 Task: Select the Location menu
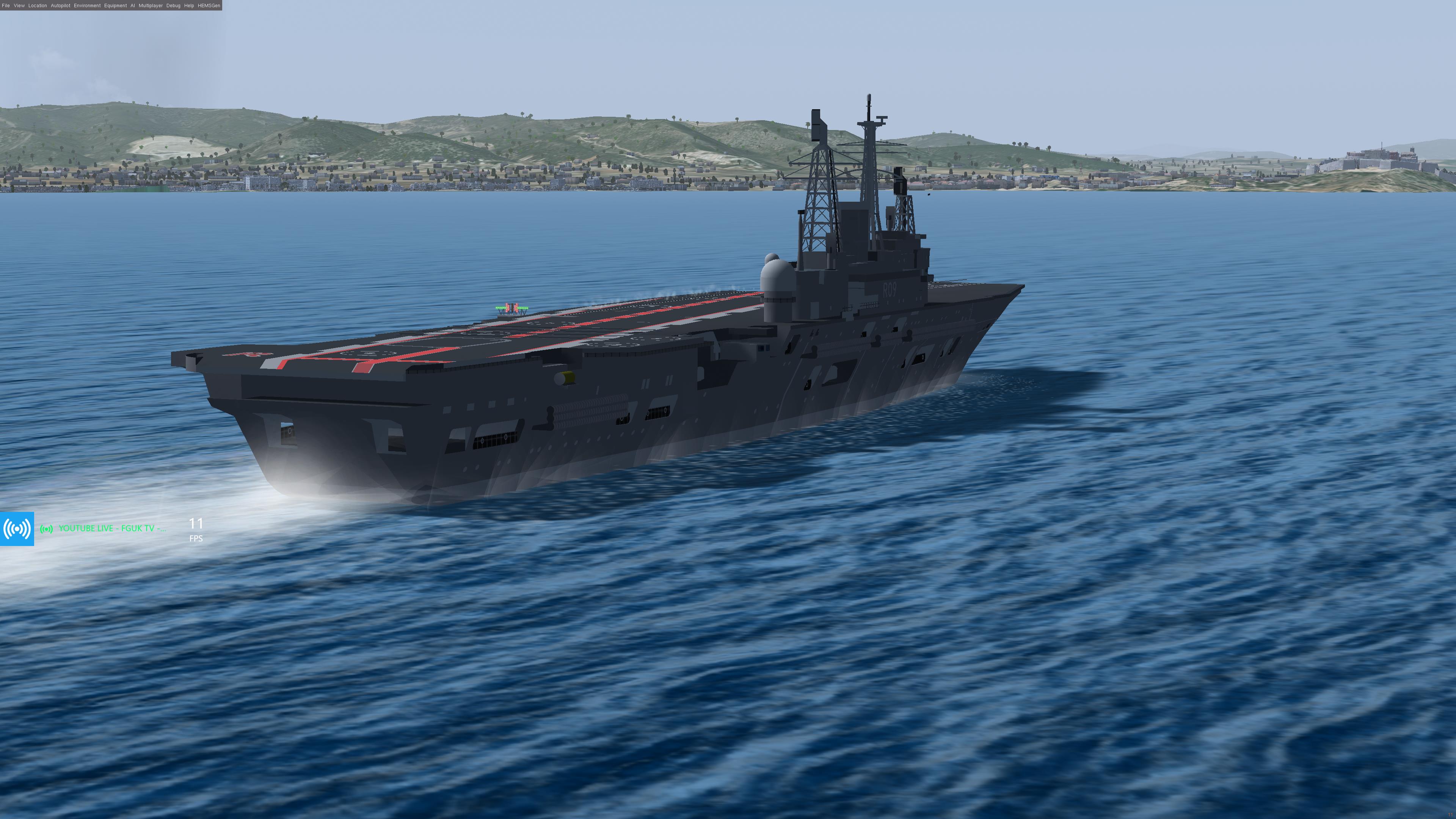[38, 6]
